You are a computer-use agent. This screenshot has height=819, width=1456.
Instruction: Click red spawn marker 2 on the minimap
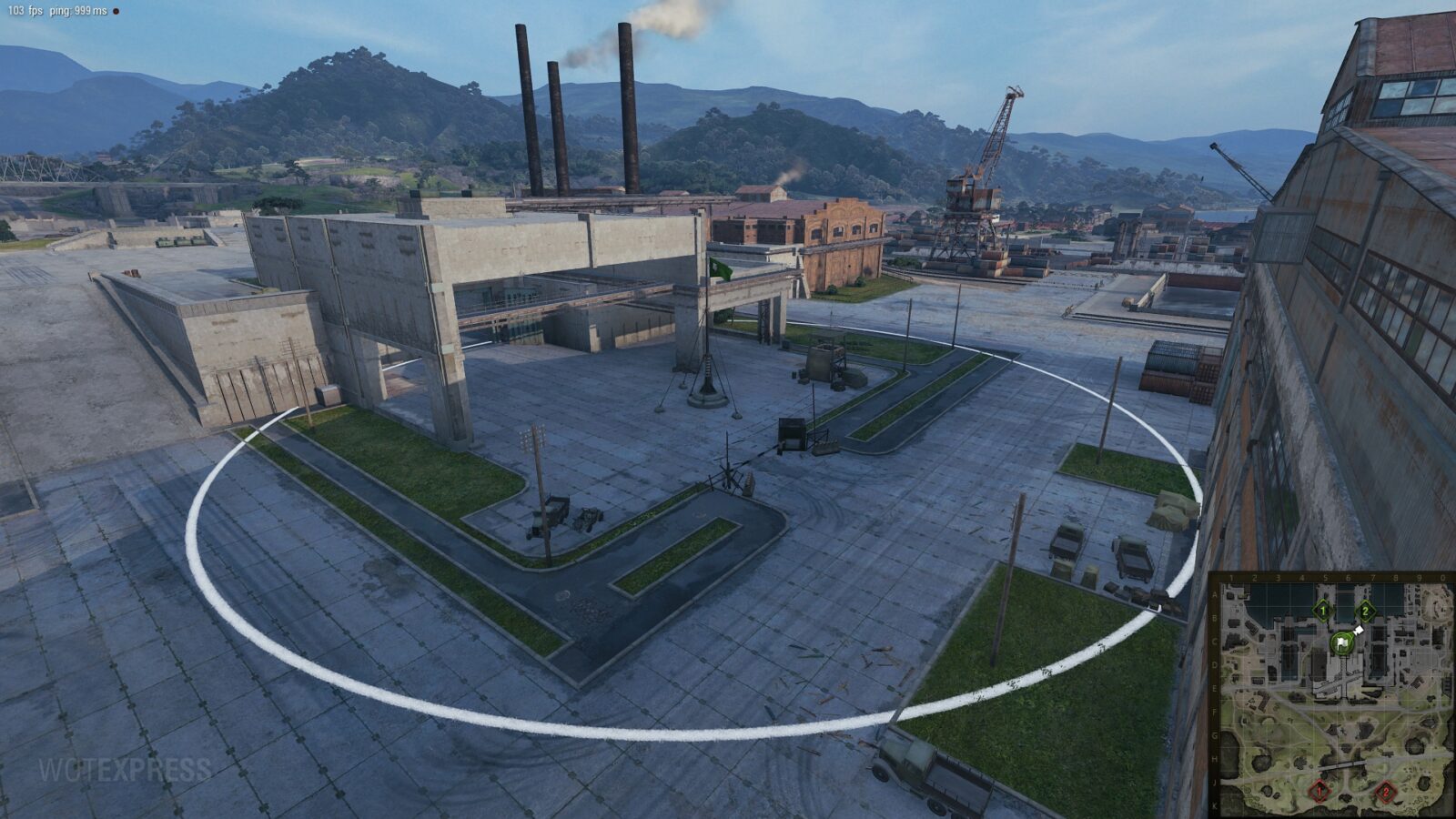[x=1385, y=792]
